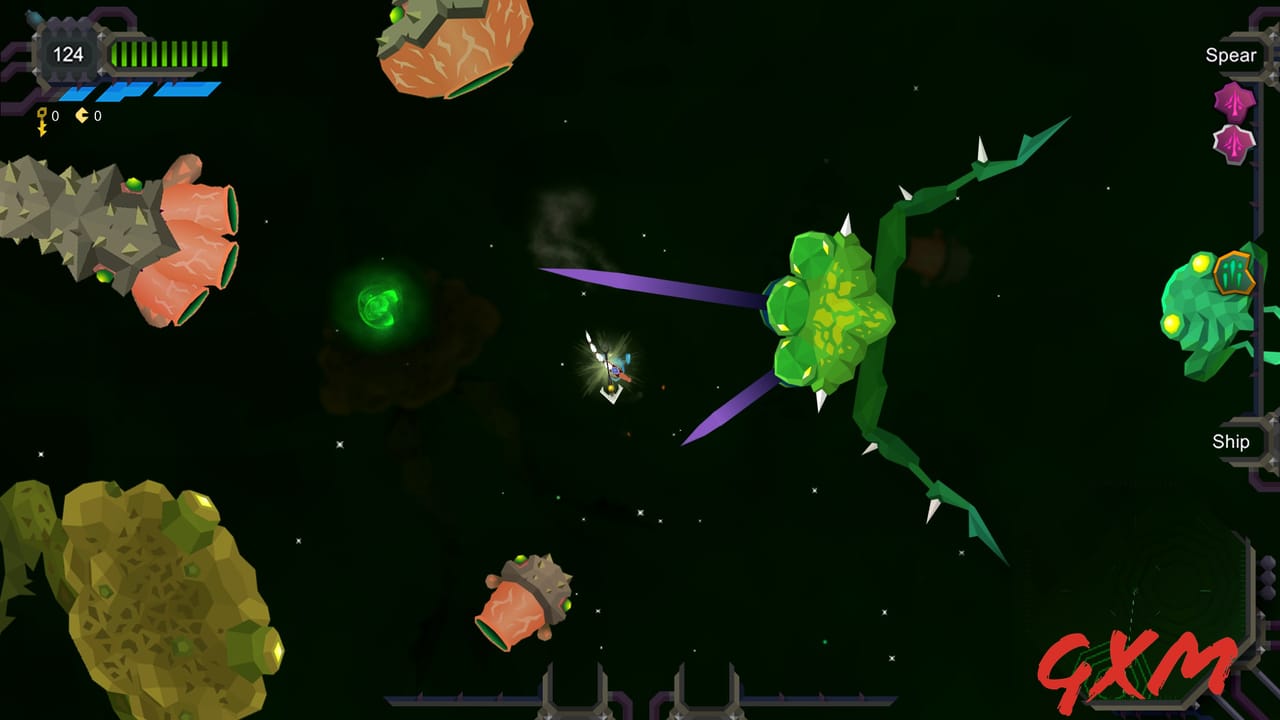Click the top pink spear upgrade badge
Viewport: 1280px width, 720px height.
[1235, 102]
